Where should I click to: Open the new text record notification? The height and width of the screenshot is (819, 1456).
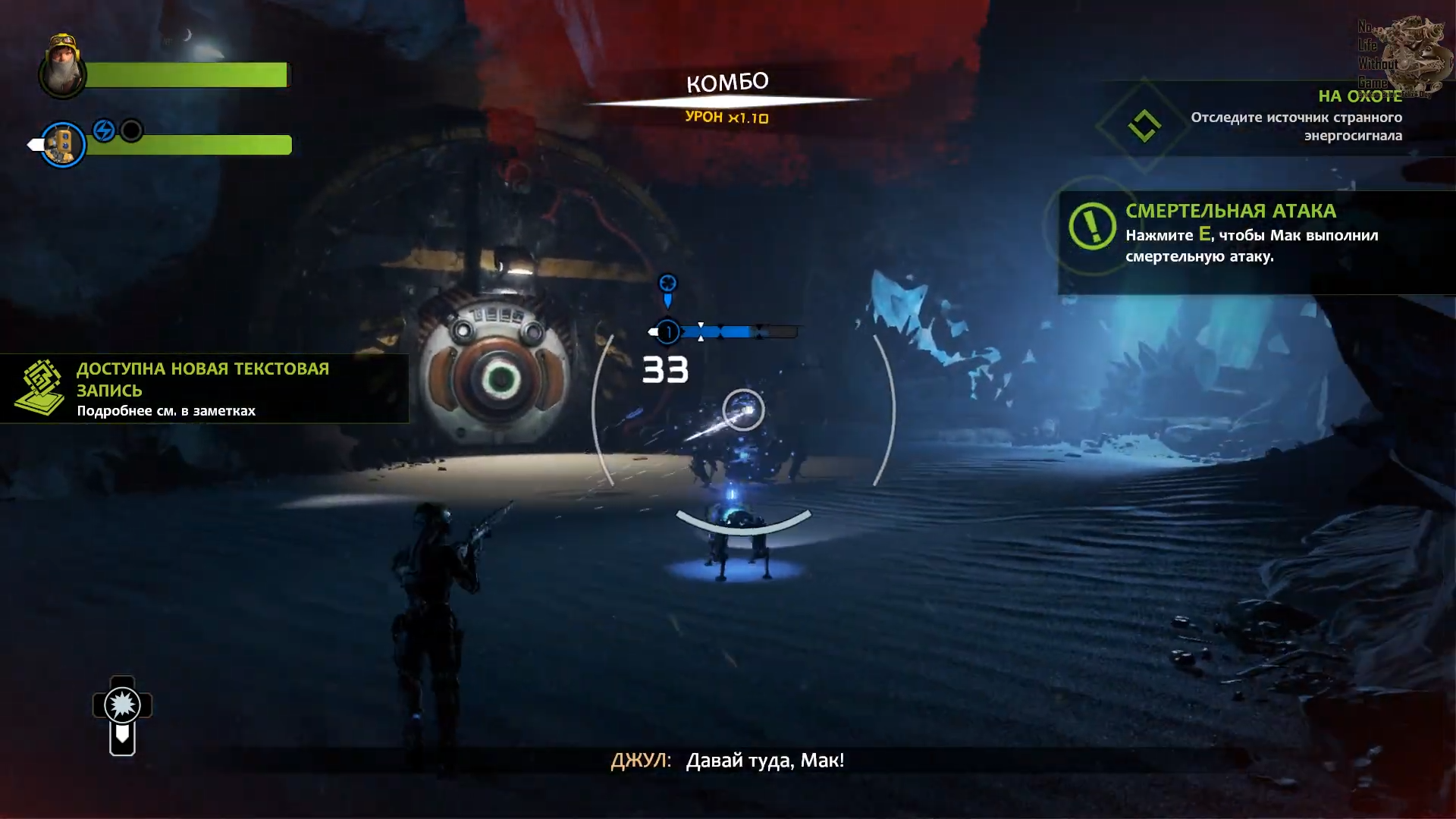[x=203, y=389]
